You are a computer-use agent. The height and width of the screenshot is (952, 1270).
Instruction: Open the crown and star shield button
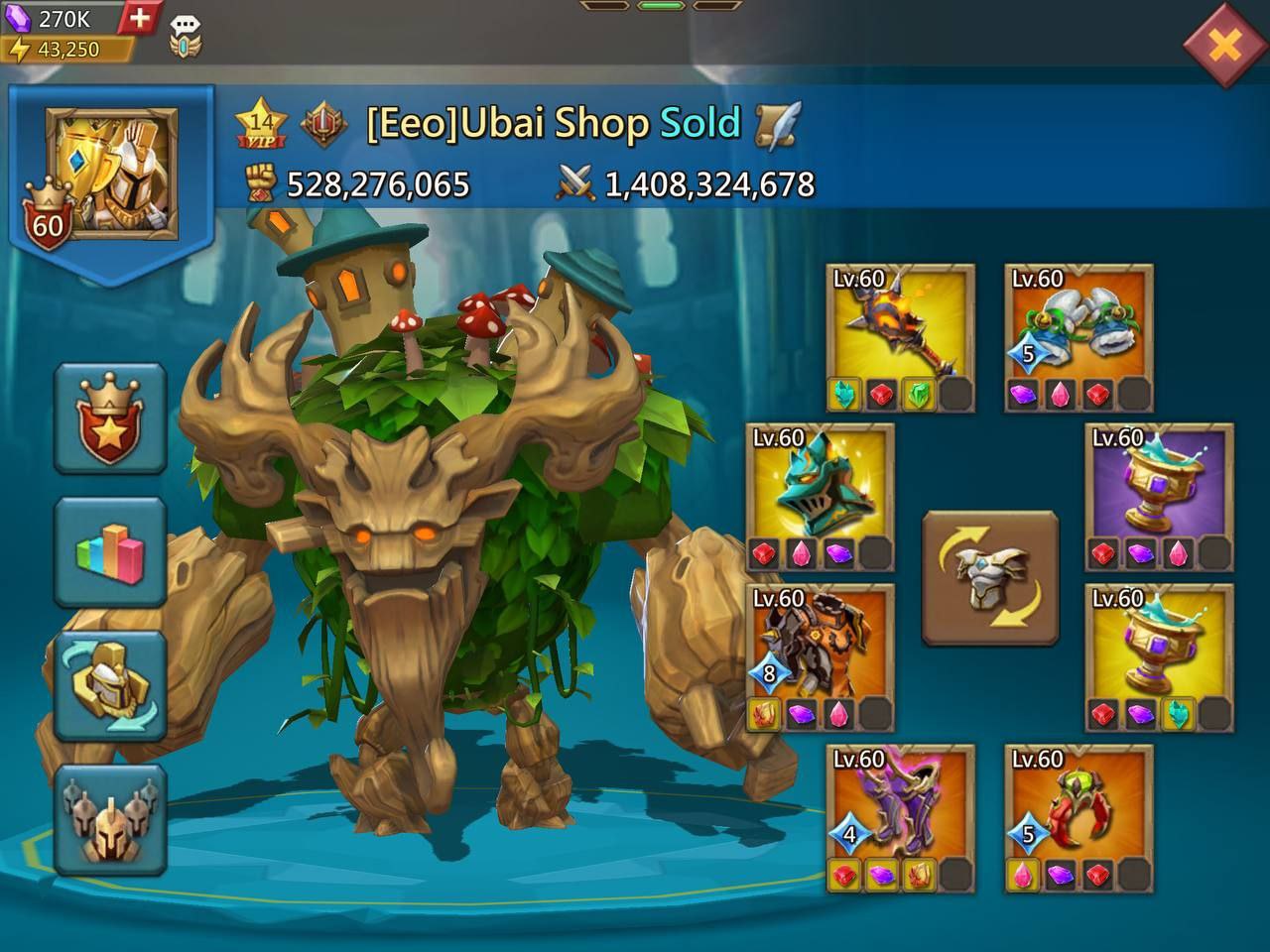(109, 417)
